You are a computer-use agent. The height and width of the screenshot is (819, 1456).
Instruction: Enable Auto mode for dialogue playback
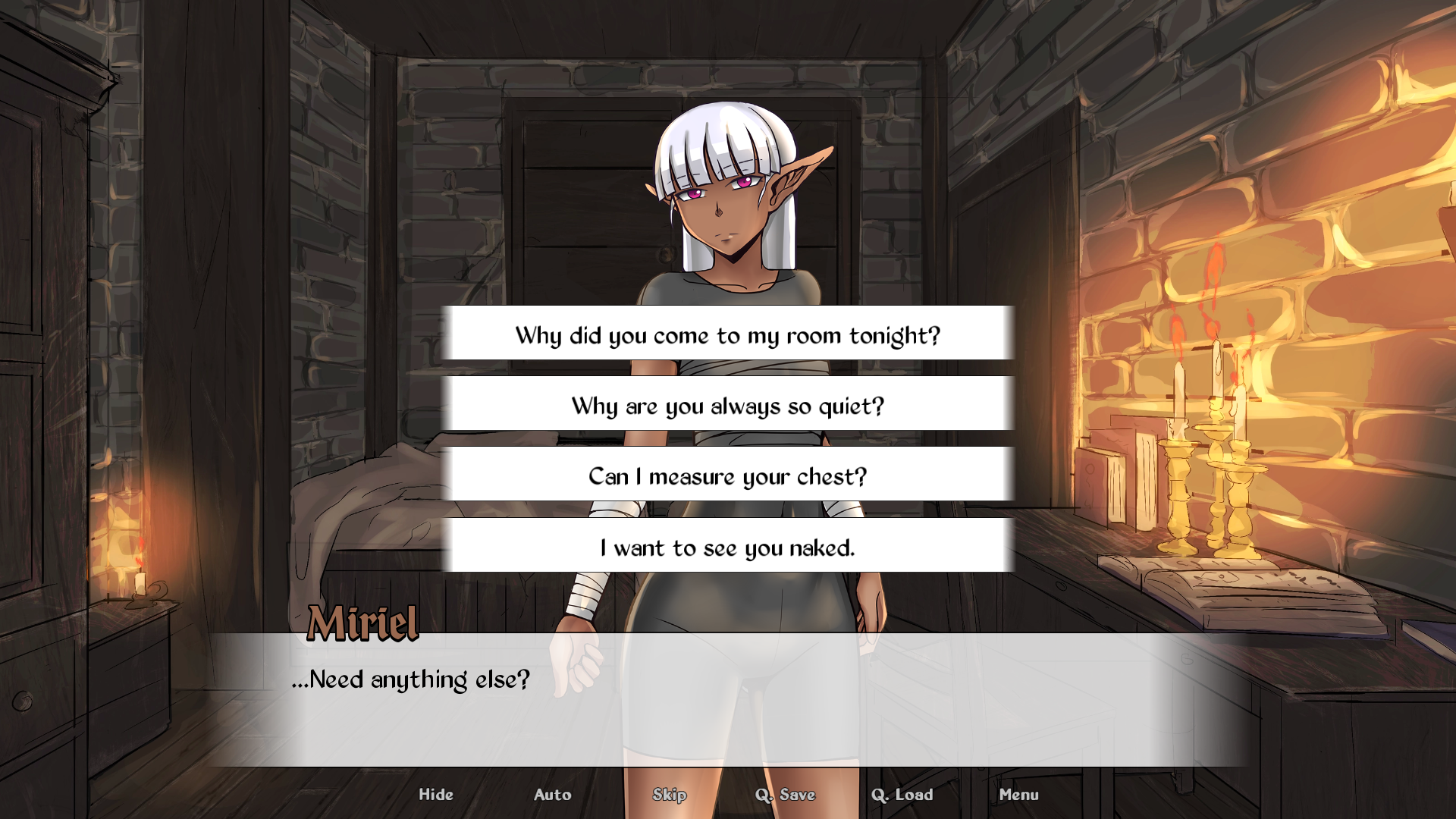(553, 795)
